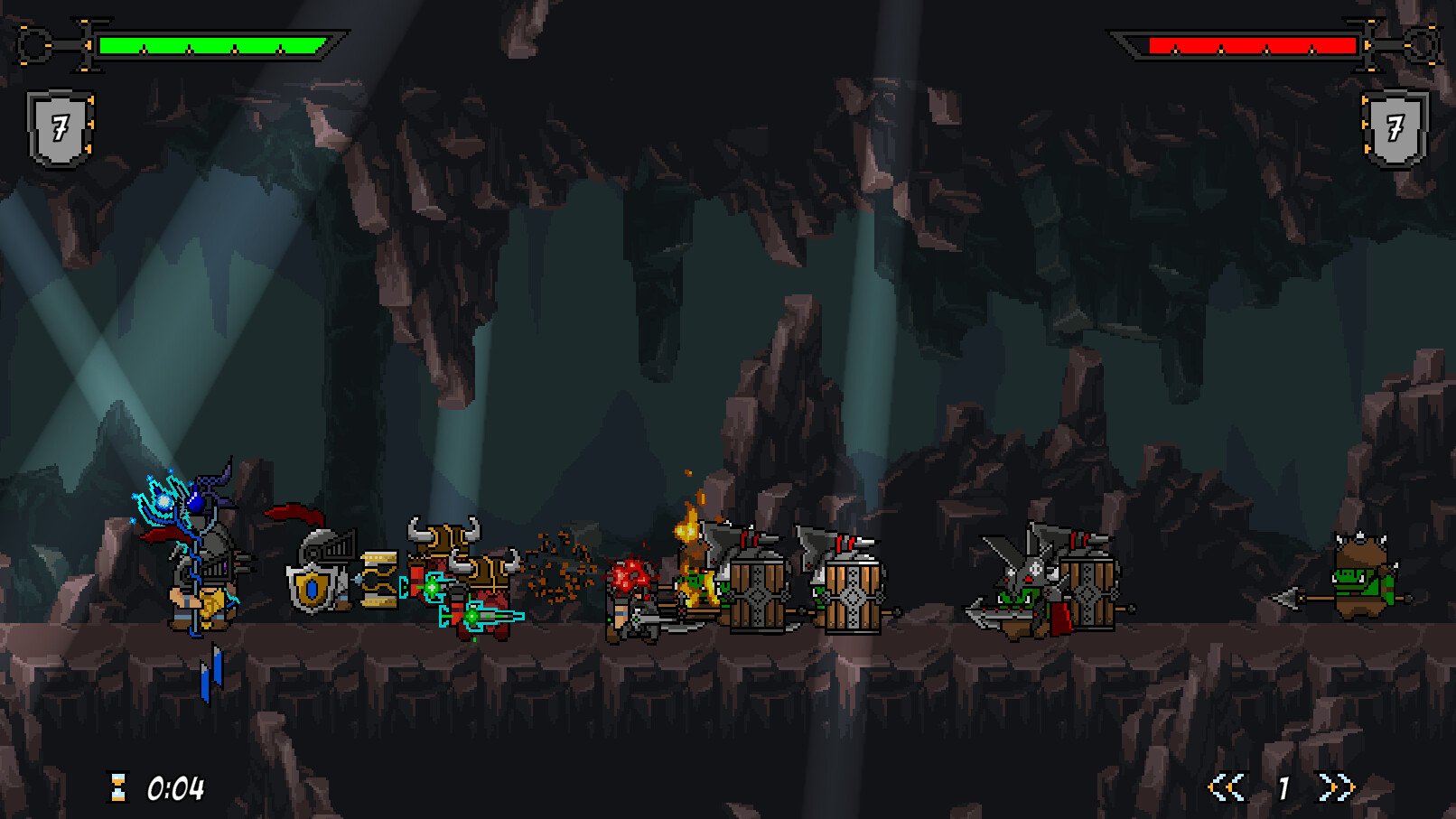Screen dimensions: 1456x819
Task: Click the flame burst above the goblin fighters
Action: coord(689,528)
